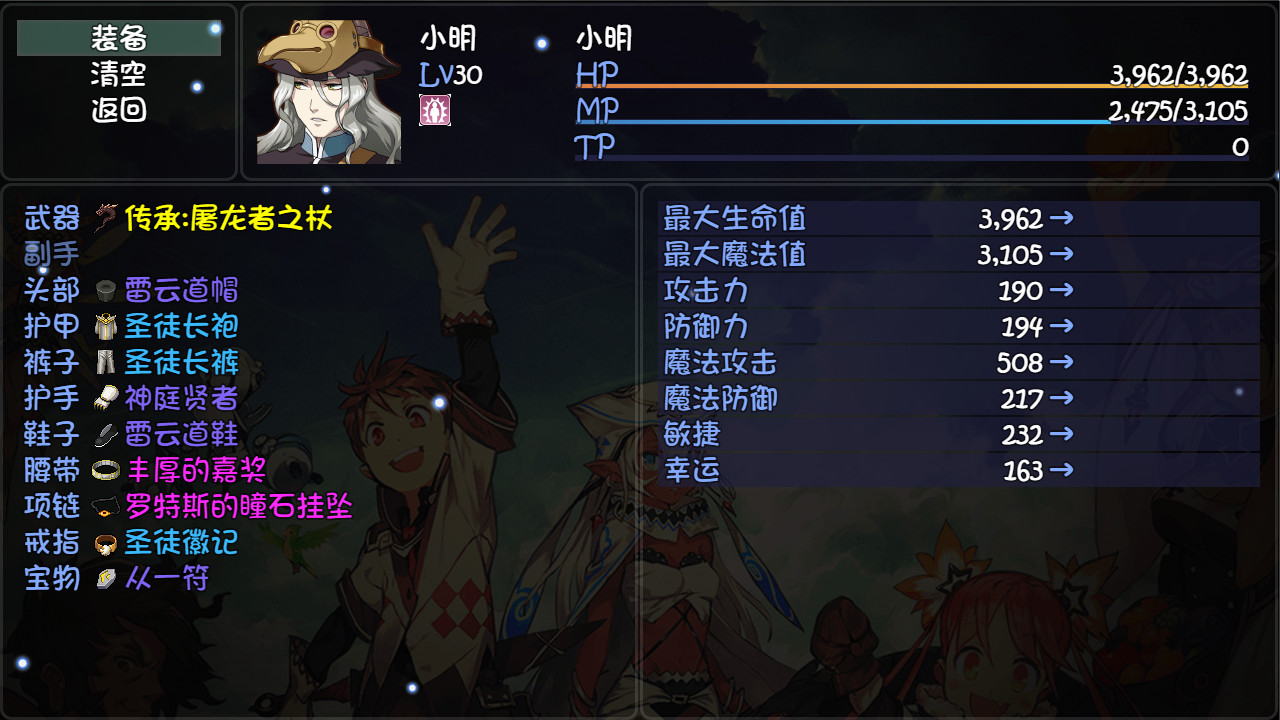Click 返回 to go back
This screenshot has height=720, width=1280.
click(116, 110)
